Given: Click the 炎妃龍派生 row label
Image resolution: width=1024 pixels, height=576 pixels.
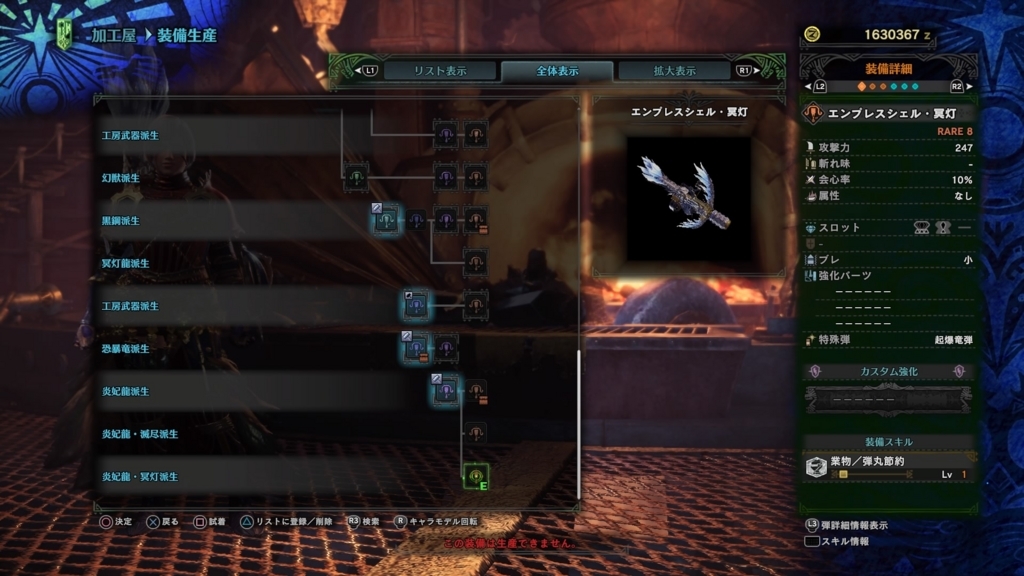Looking at the screenshot, I should click(x=125, y=391).
